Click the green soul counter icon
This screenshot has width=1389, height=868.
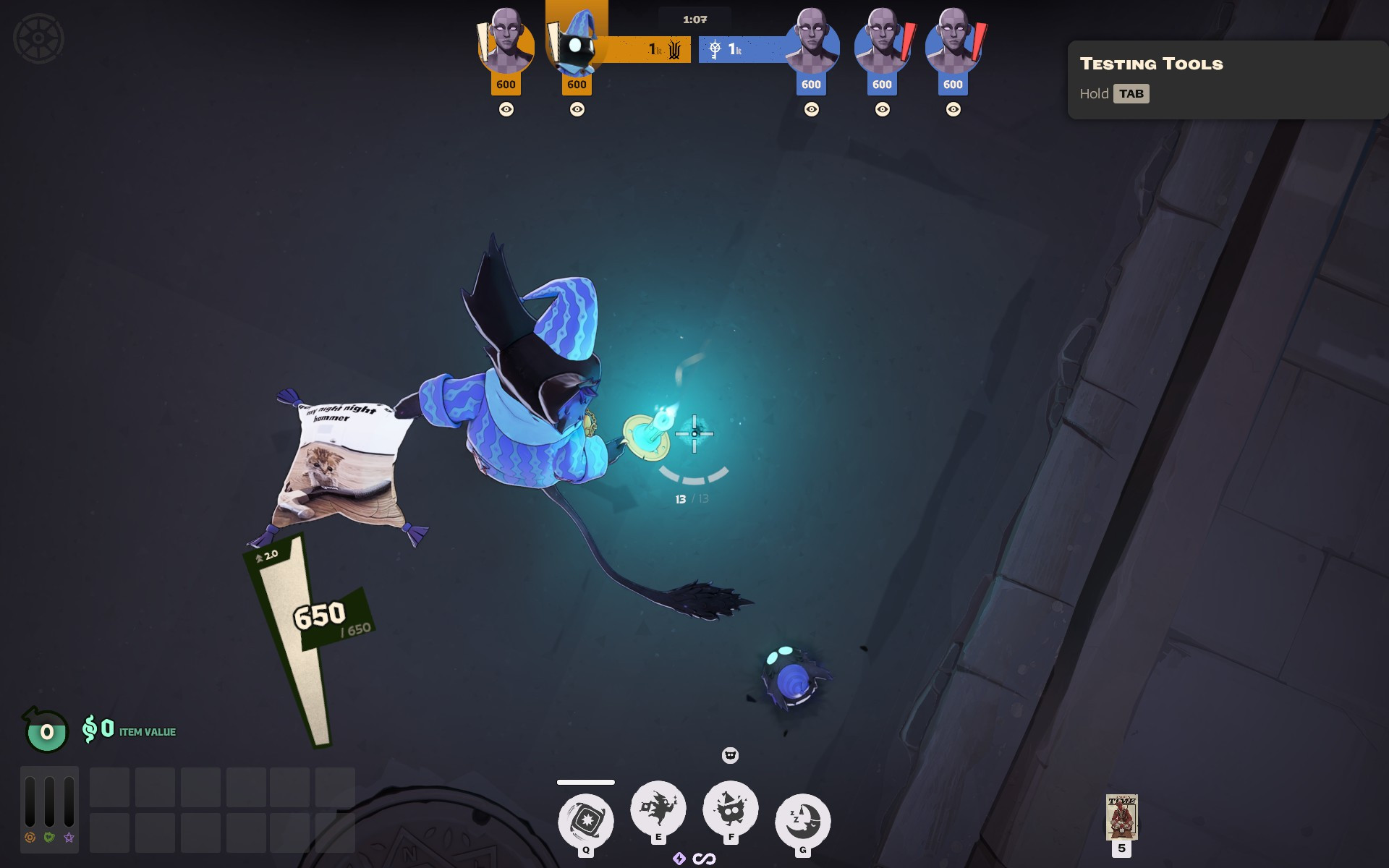pos(46,731)
